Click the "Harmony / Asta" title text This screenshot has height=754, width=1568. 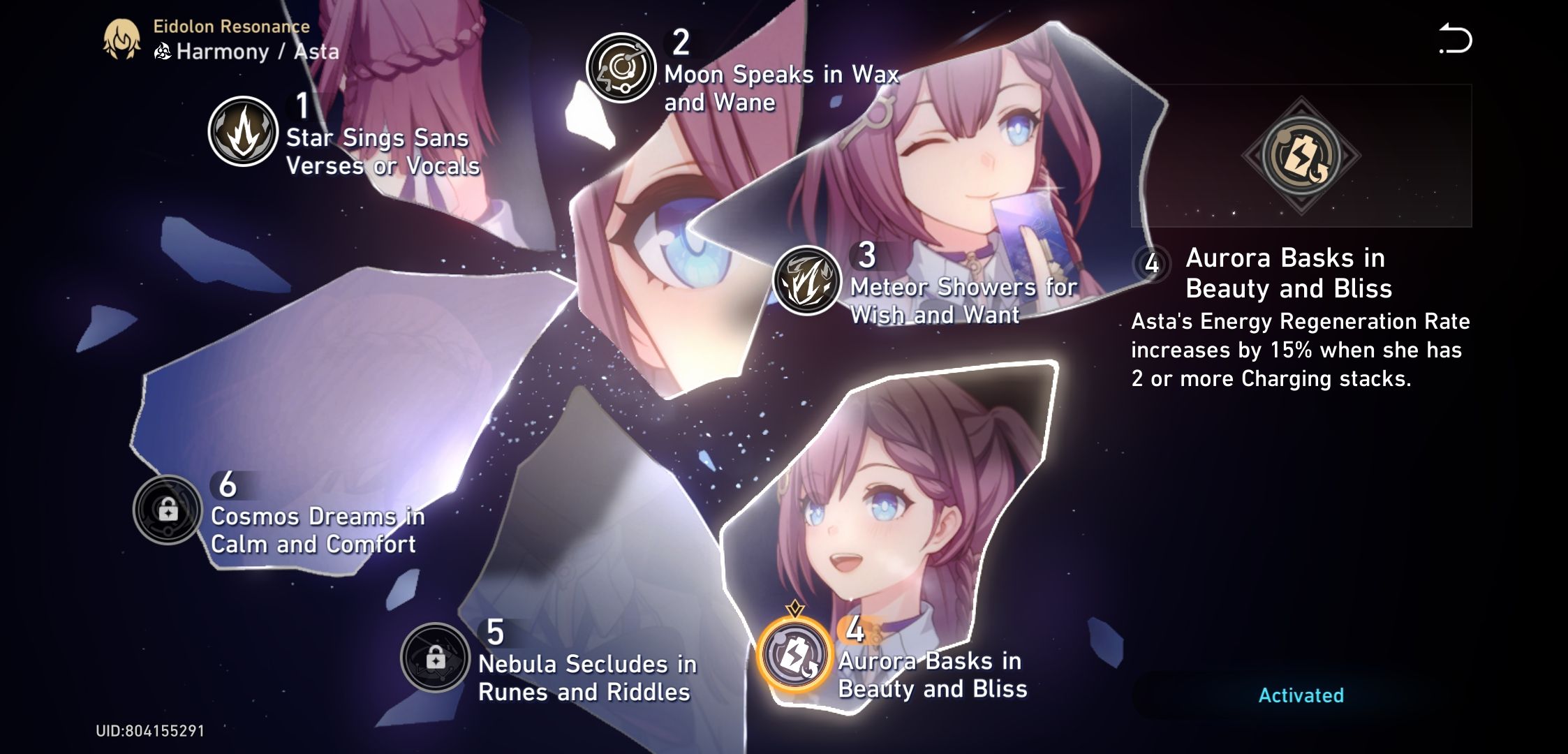(x=256, y=51)
